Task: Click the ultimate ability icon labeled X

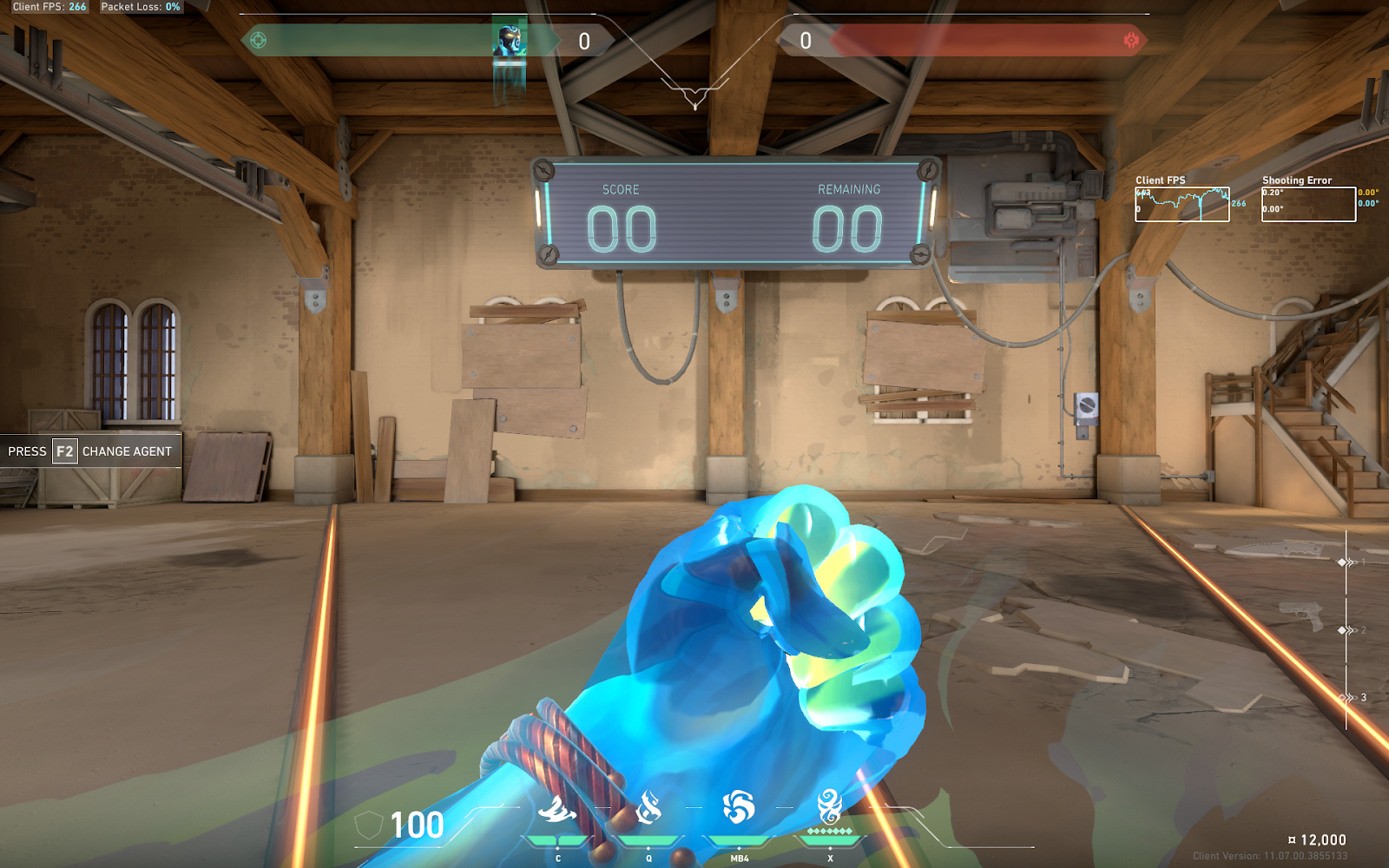Action: point(830,806)
